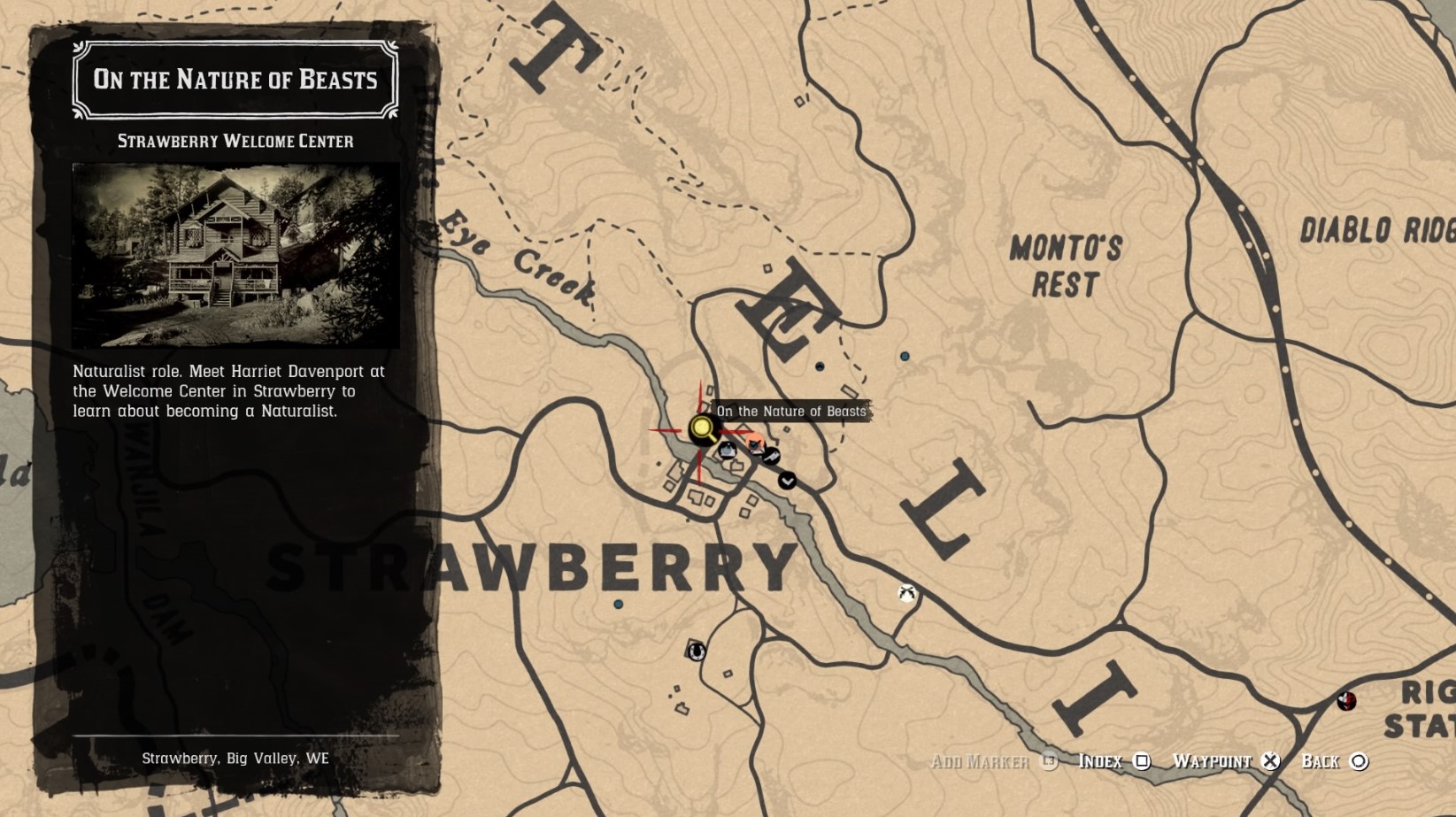This screenshot has height=817, width=1456.
Task: Open the highlighted post office icon in Strawberry
Action: click(x=755, y=444)
